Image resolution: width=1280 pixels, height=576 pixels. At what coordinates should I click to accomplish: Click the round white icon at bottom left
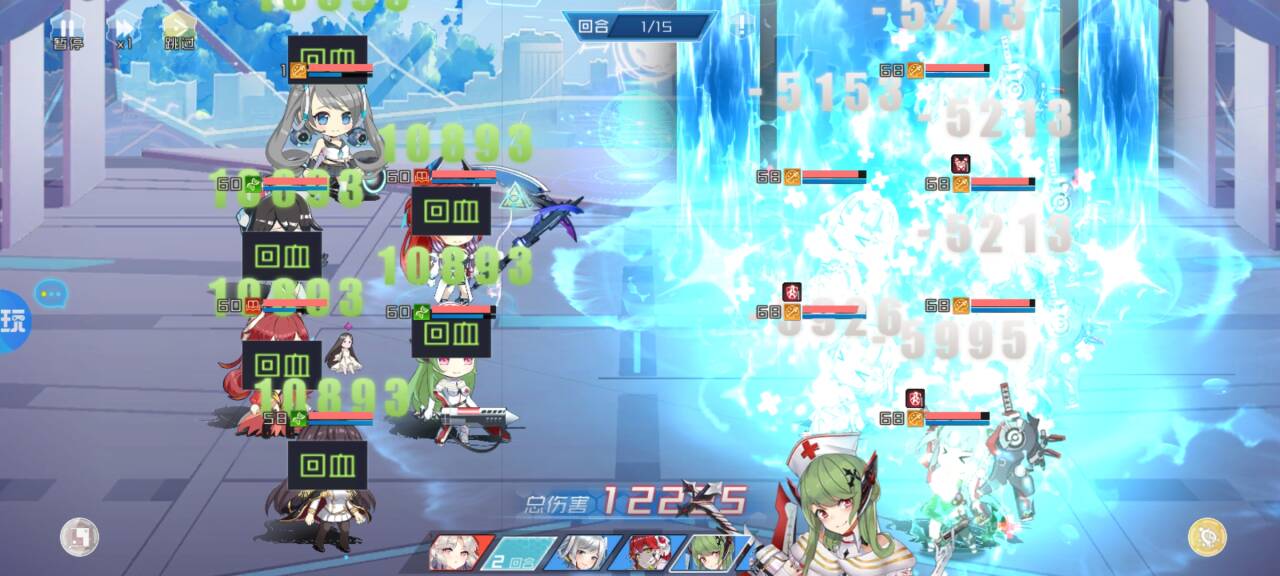[x=79, y=537]
